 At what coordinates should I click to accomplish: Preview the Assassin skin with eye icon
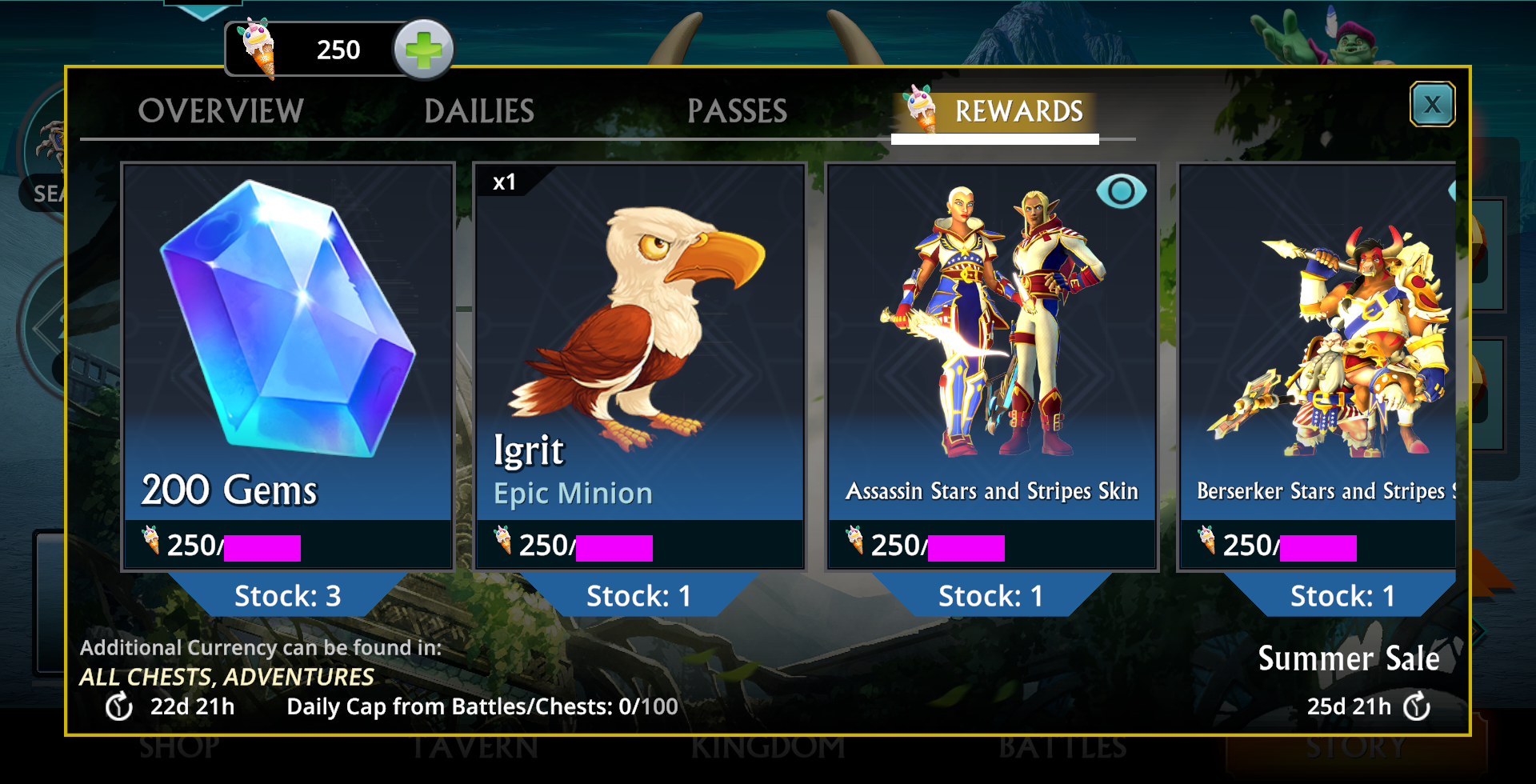point(1121,192)
